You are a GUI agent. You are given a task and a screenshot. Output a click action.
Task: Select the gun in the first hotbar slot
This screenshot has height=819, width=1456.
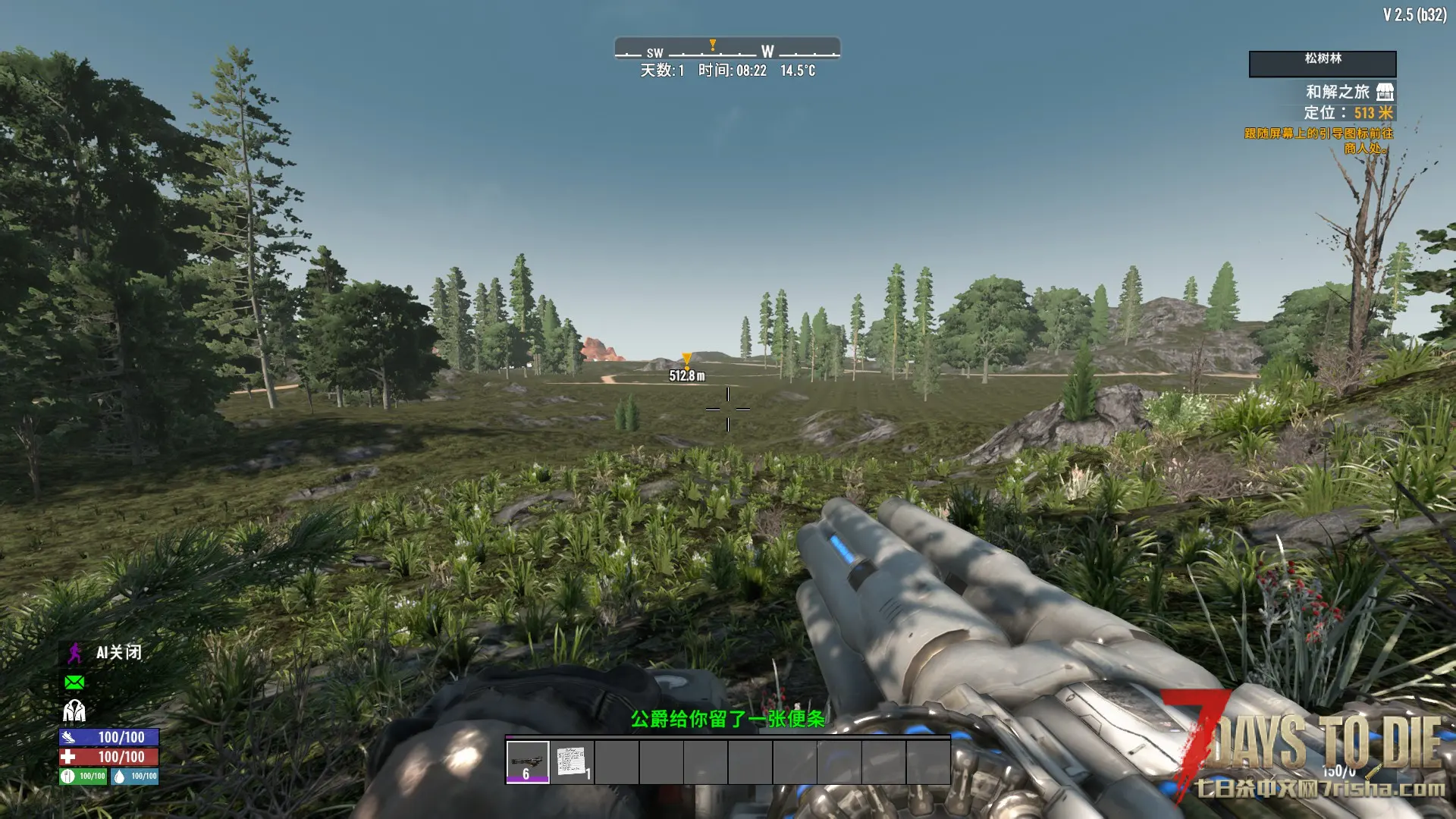coord(527,761)
